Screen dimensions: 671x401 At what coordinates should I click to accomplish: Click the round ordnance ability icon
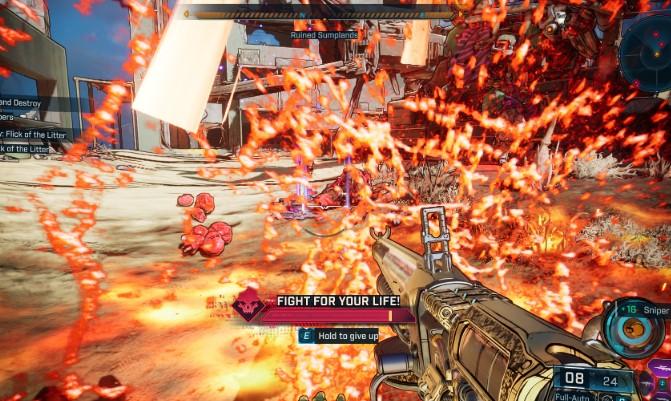tap(634, 328)
